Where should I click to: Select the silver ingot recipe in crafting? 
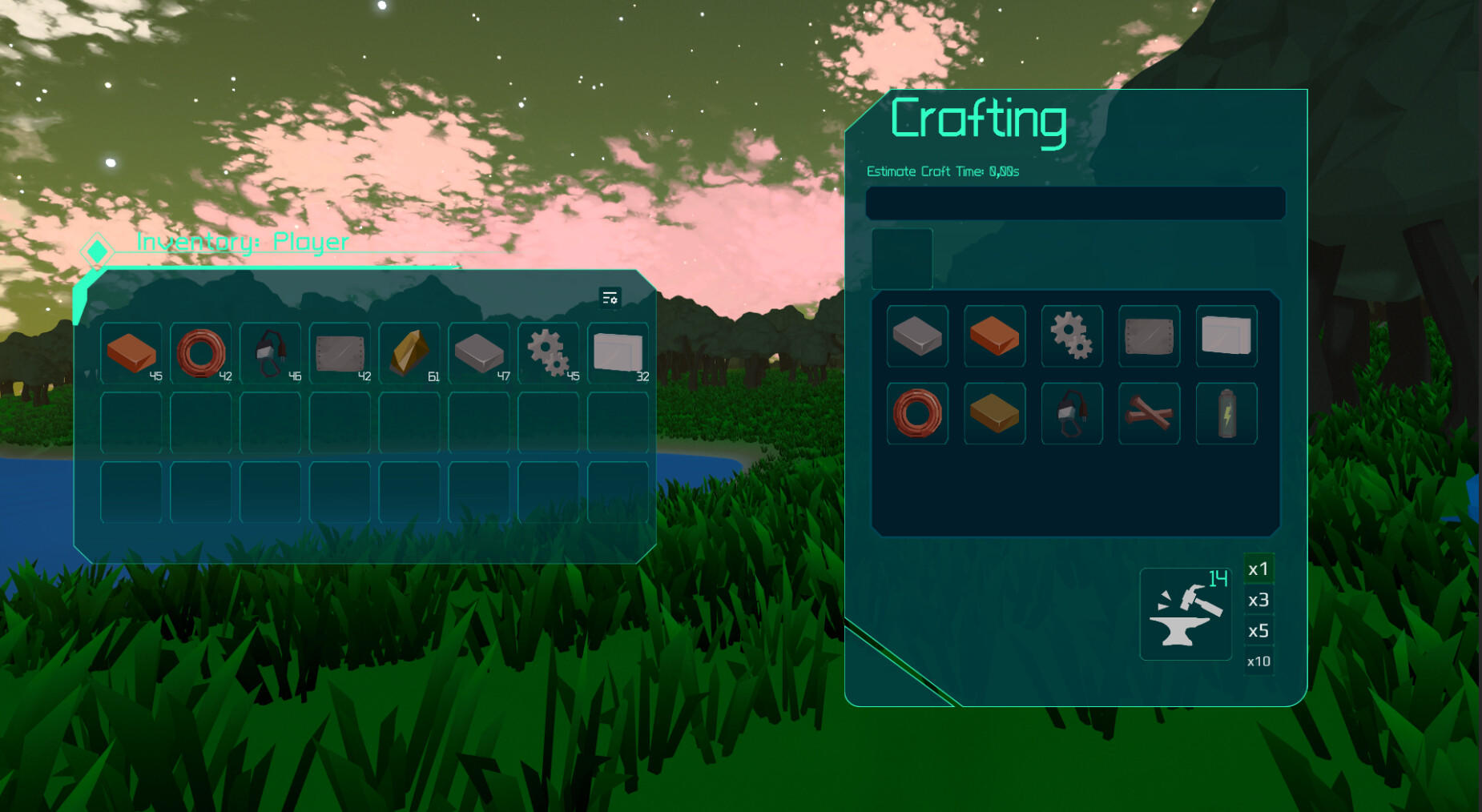tap(917, 336)
